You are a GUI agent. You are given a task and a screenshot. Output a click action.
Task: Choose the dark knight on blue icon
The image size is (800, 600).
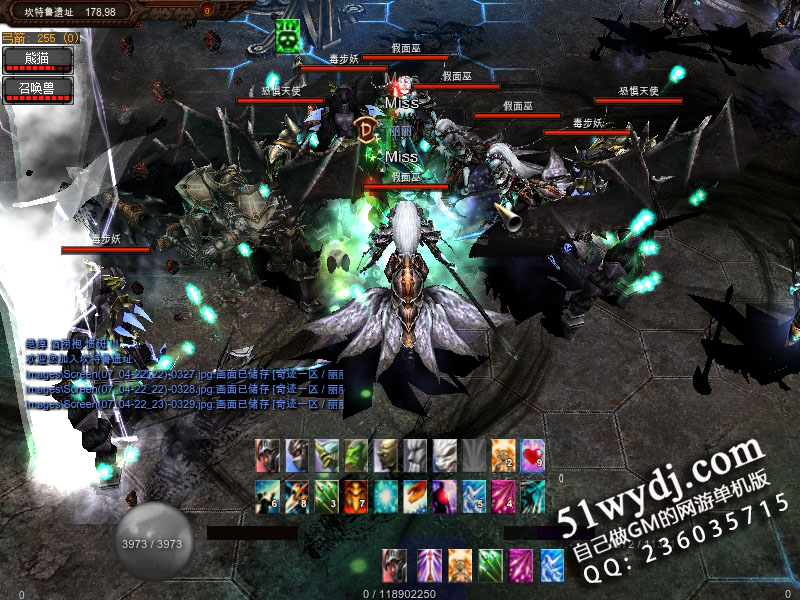click(x=297, y=454)
